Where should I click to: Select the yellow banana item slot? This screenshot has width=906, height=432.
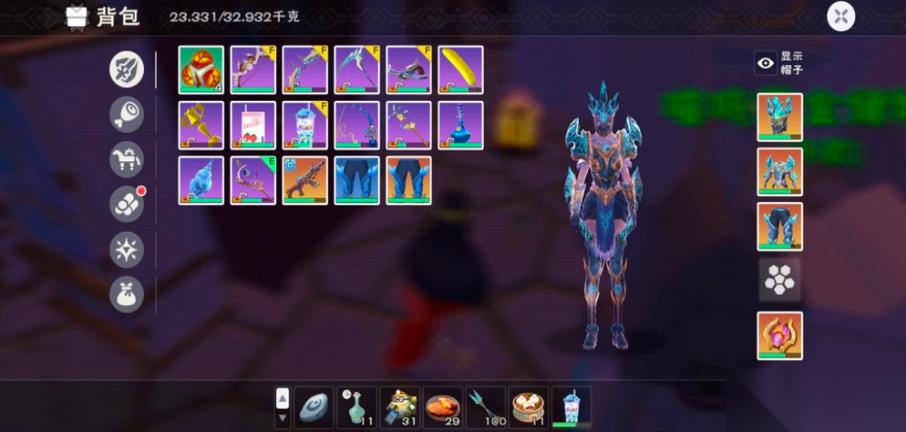[461, 70]
